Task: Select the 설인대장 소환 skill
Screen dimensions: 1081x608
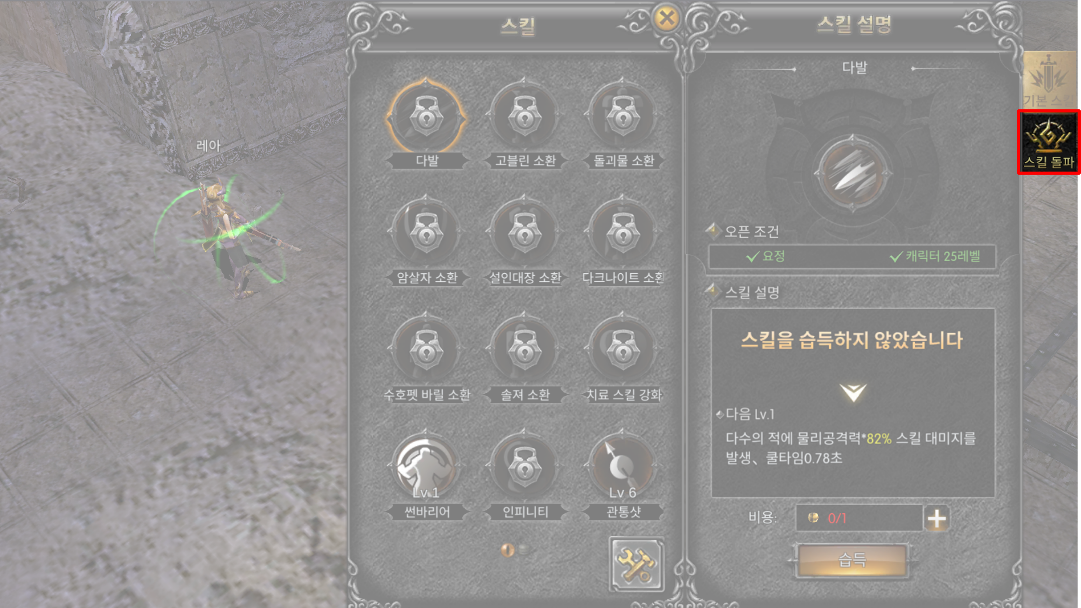Action: tap(525, 234)
